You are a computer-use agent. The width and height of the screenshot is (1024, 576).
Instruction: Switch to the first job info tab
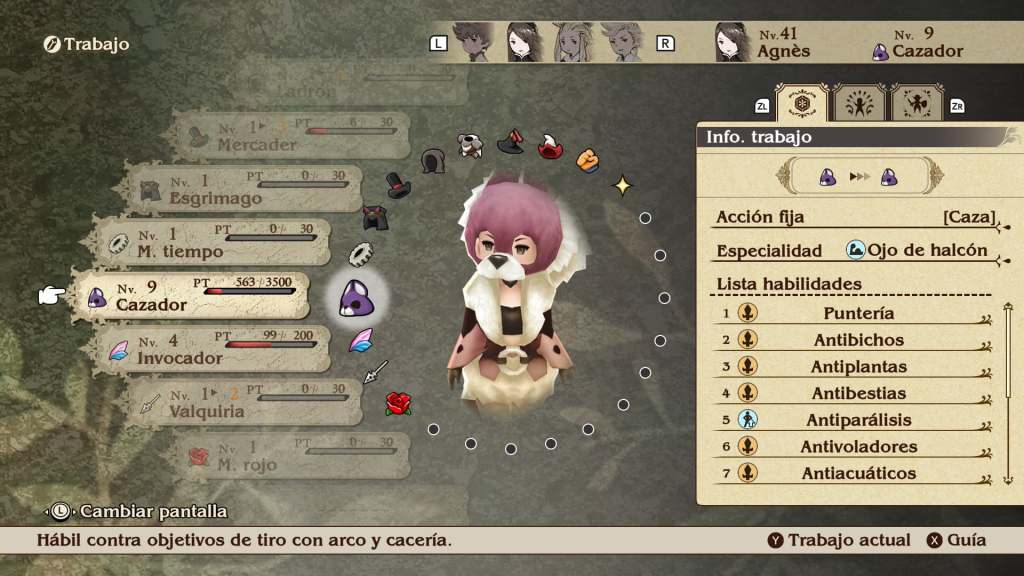click(x=801, y=103)
